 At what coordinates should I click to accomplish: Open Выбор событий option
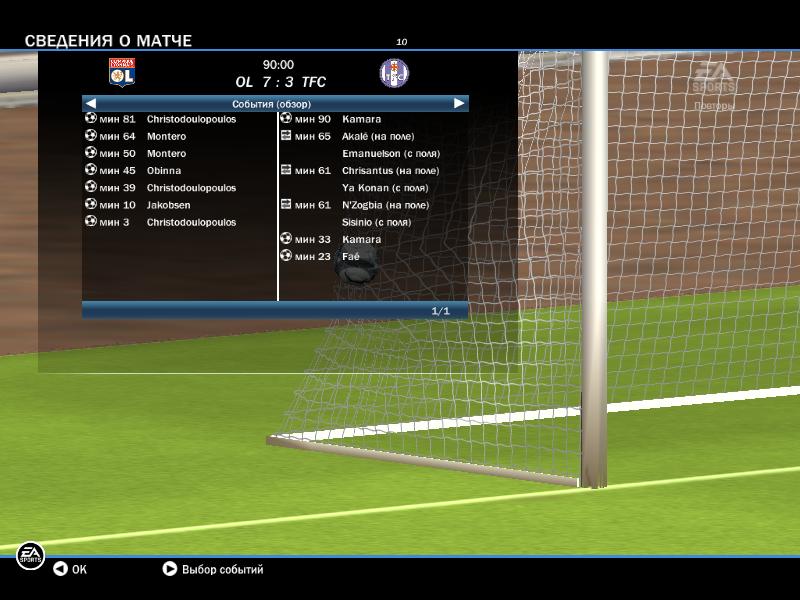click(213, 569)
